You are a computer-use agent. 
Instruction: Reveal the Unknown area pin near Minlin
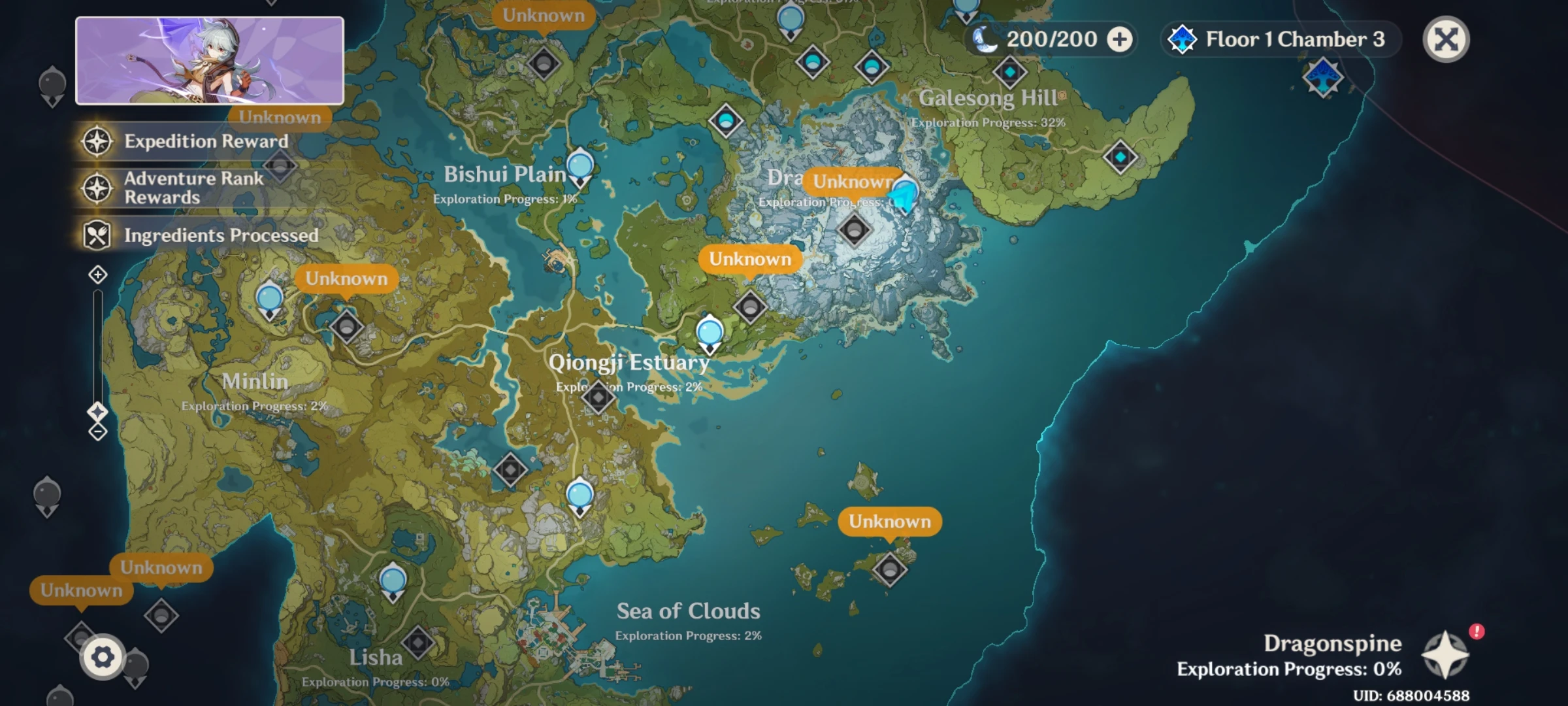[x=345, y=278]
